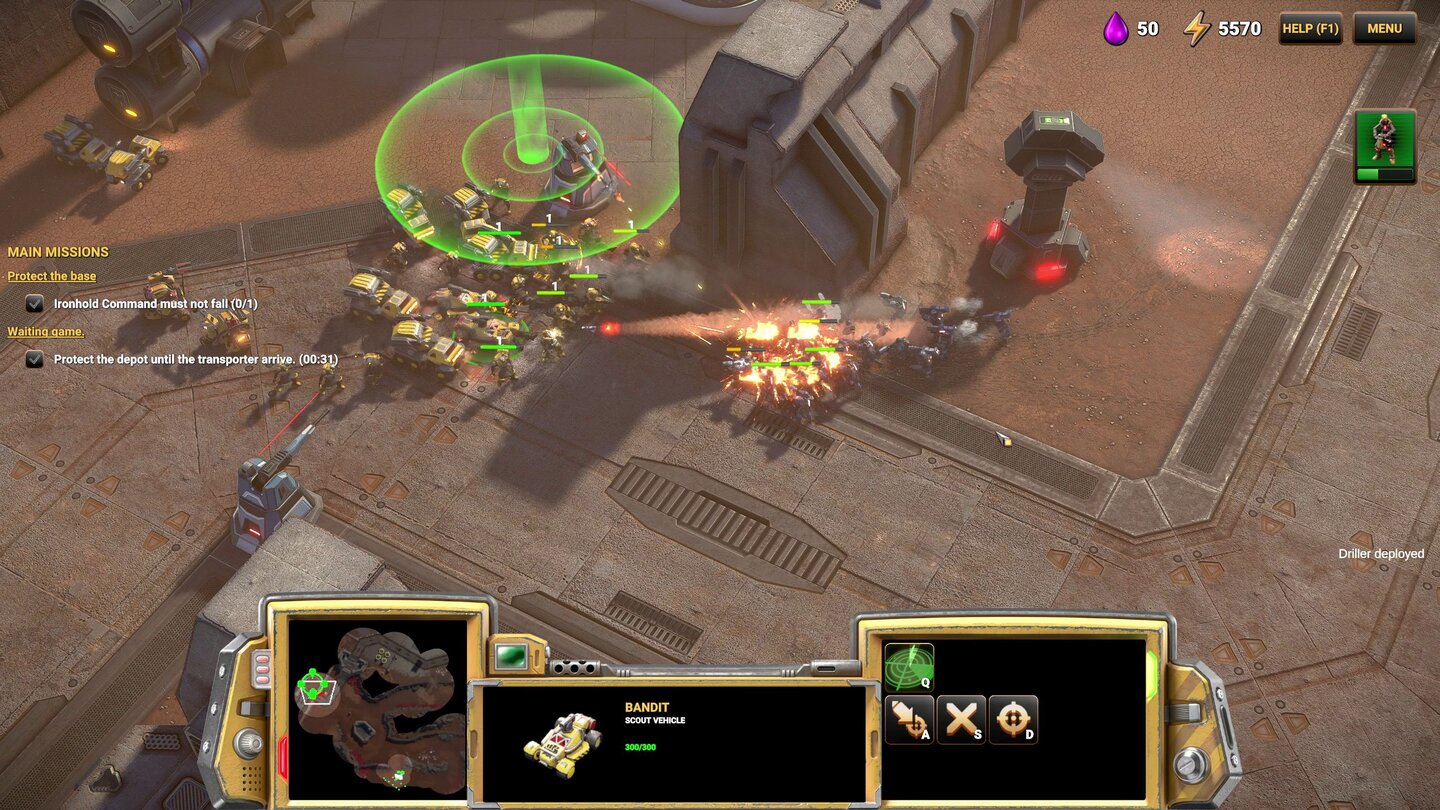Open the 'Protect the base' mission entry
The image size is (1440, 810).
click(52, 276)
